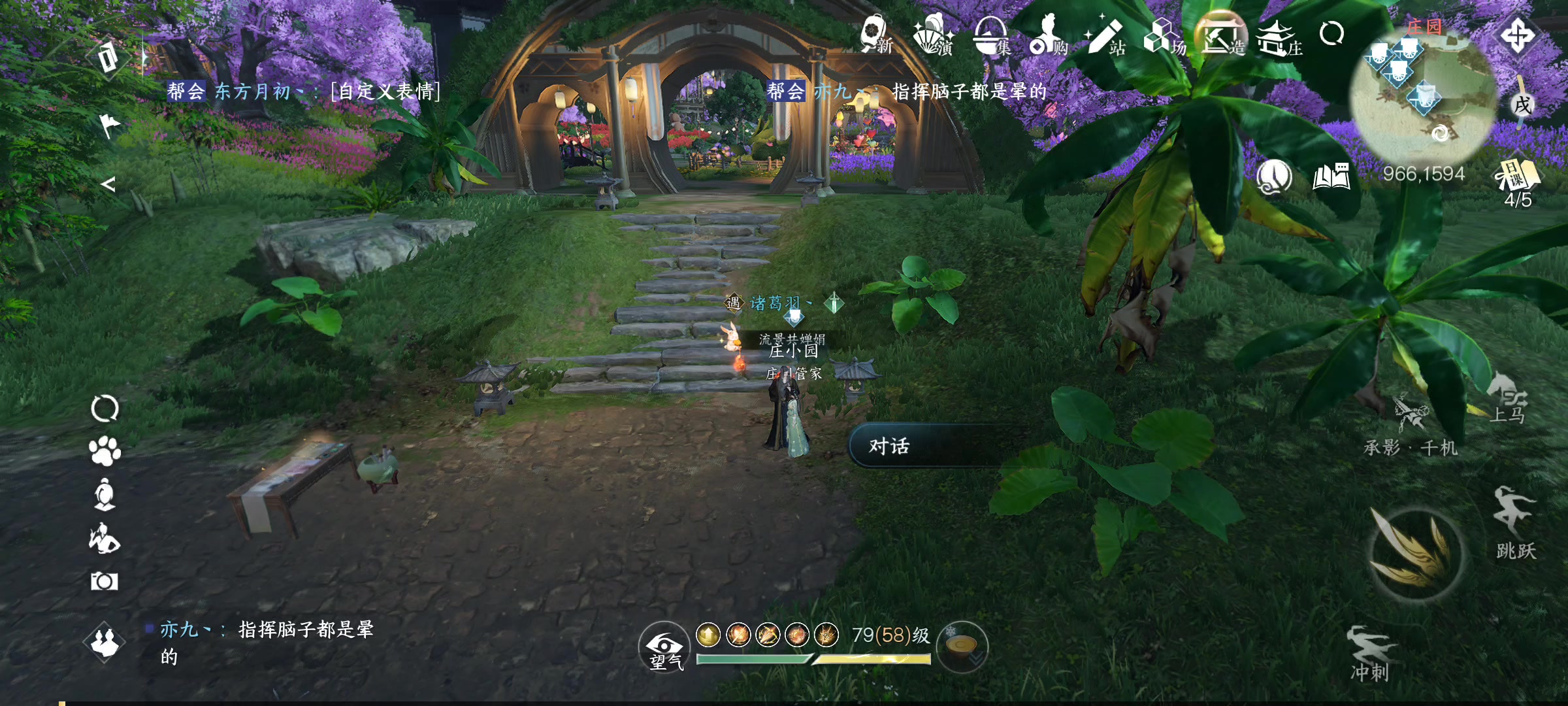Viewport: 1568px width, 706px height.
Task: Open the 集 basket icon menu
Action: 990,35
